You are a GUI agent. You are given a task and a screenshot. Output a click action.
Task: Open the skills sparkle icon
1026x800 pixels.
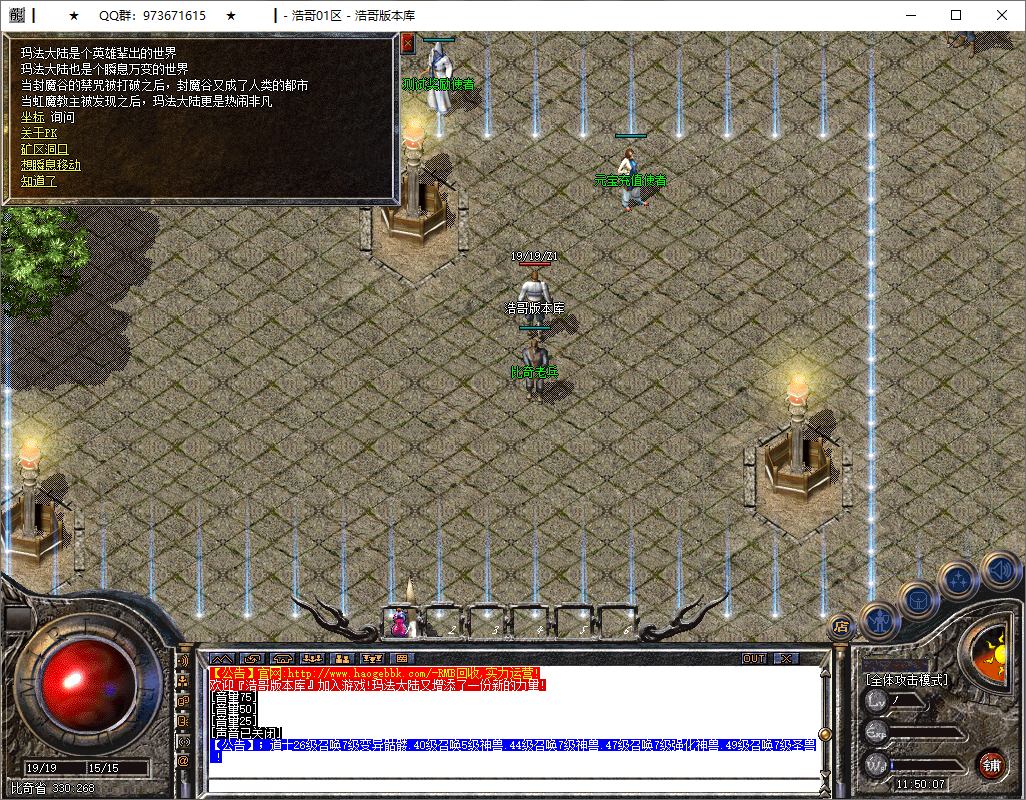960,578
